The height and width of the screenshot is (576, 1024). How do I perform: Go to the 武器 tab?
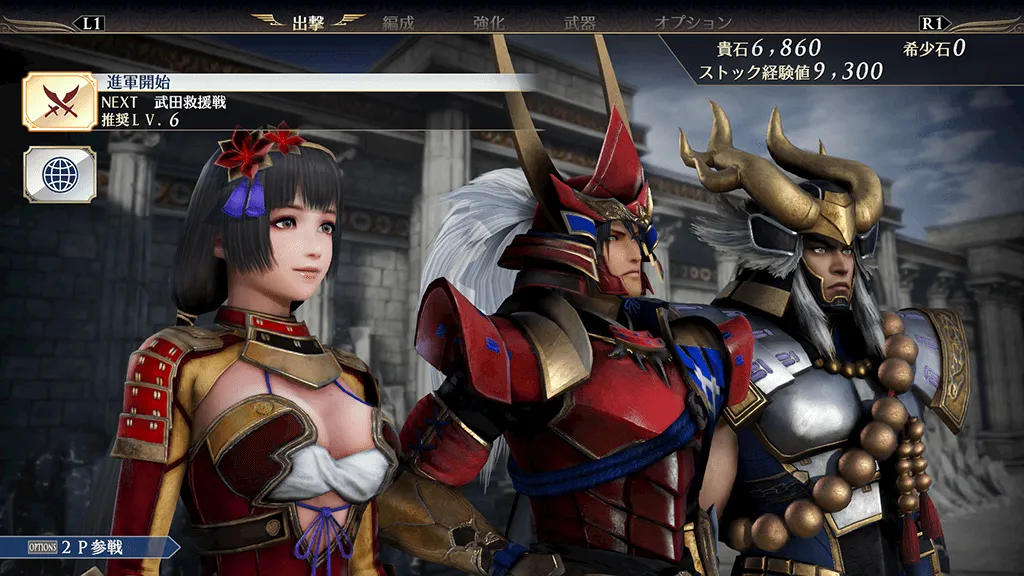579,21
